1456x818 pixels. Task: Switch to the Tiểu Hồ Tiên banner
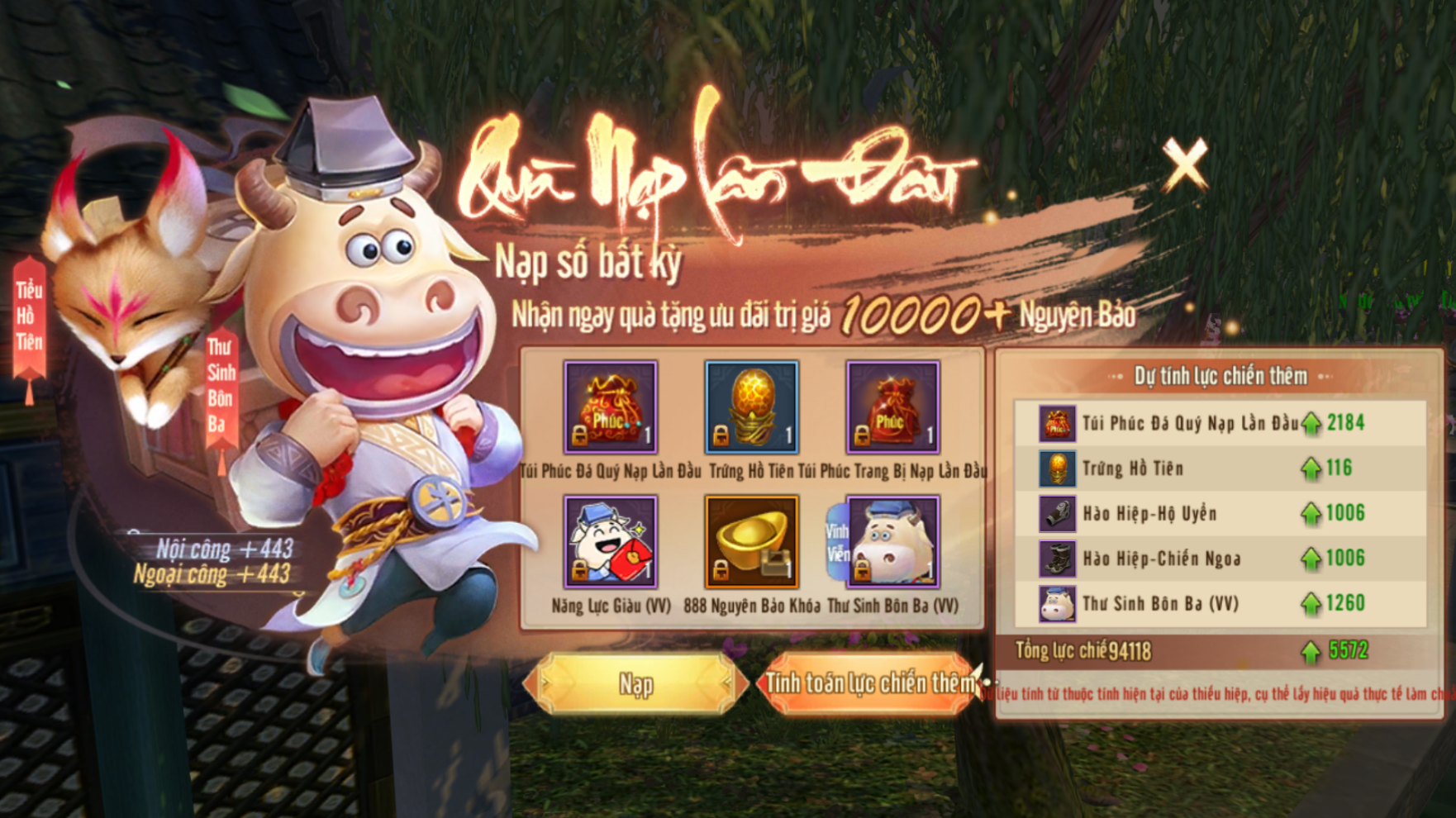29,316
